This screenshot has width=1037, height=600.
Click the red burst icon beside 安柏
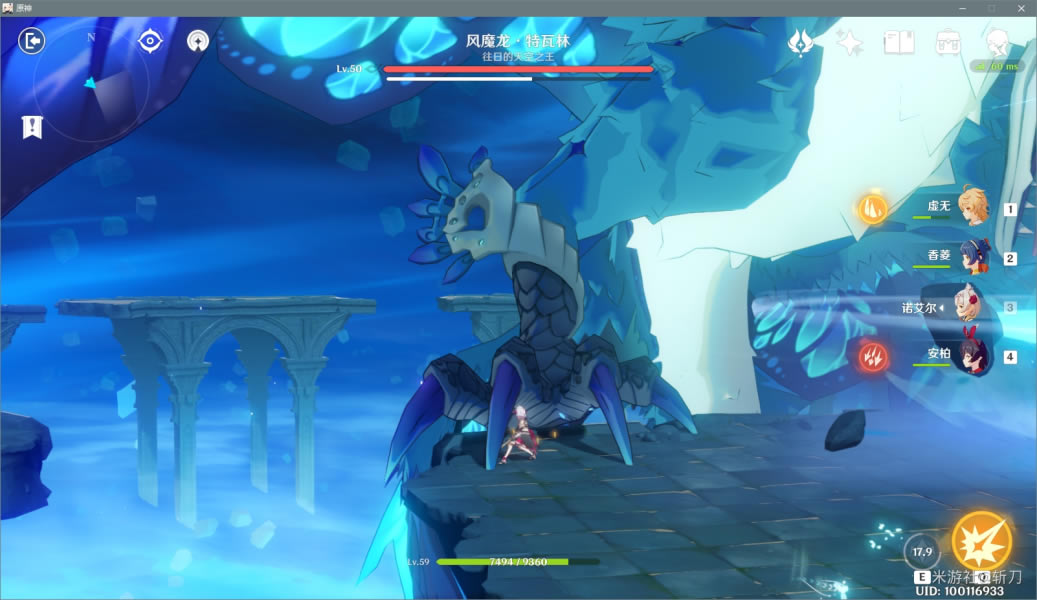pyautogui.click(x=871, y=354)
